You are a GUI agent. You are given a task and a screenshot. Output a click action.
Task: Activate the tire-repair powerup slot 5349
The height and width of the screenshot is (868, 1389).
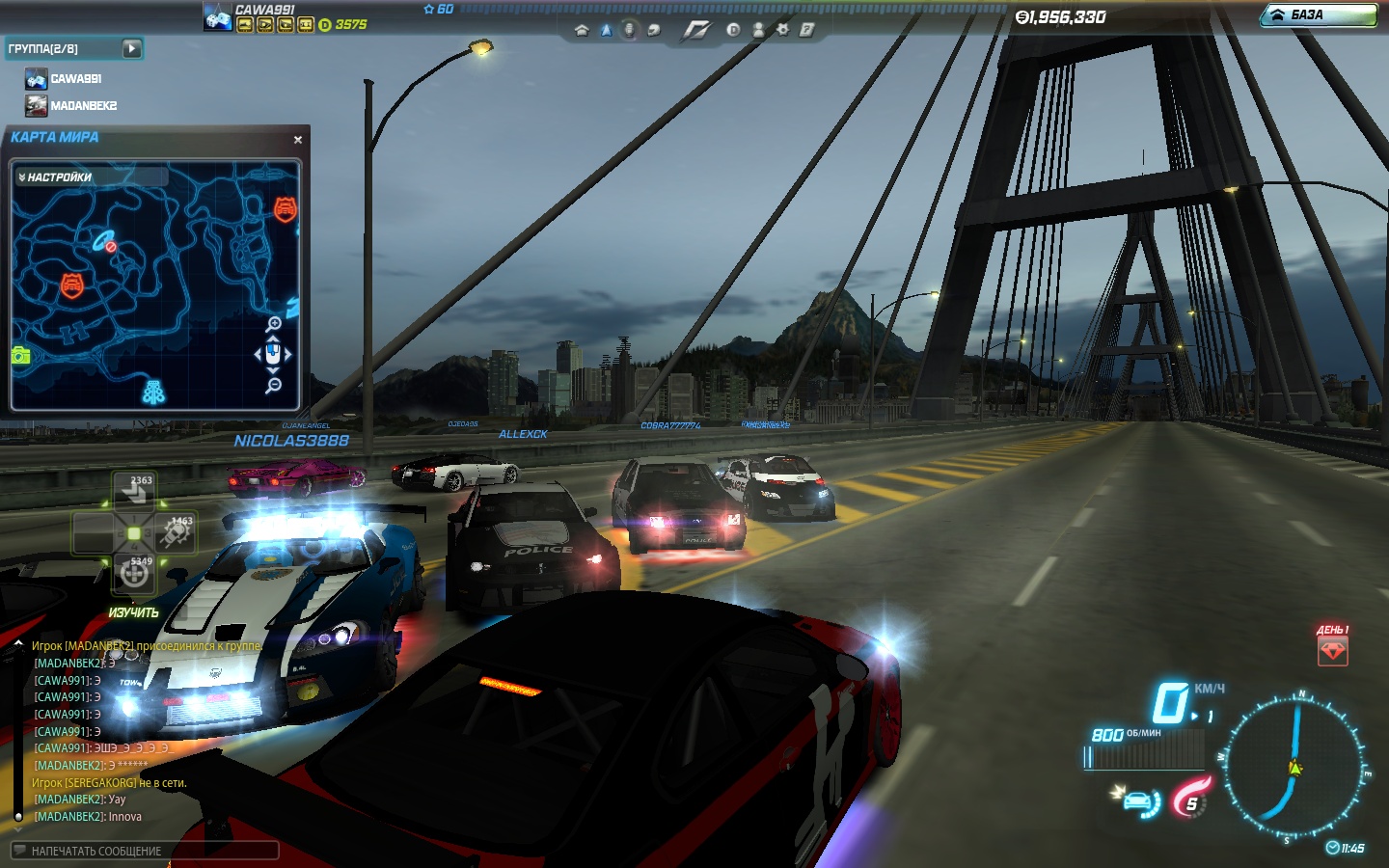(x=134, y=573)
